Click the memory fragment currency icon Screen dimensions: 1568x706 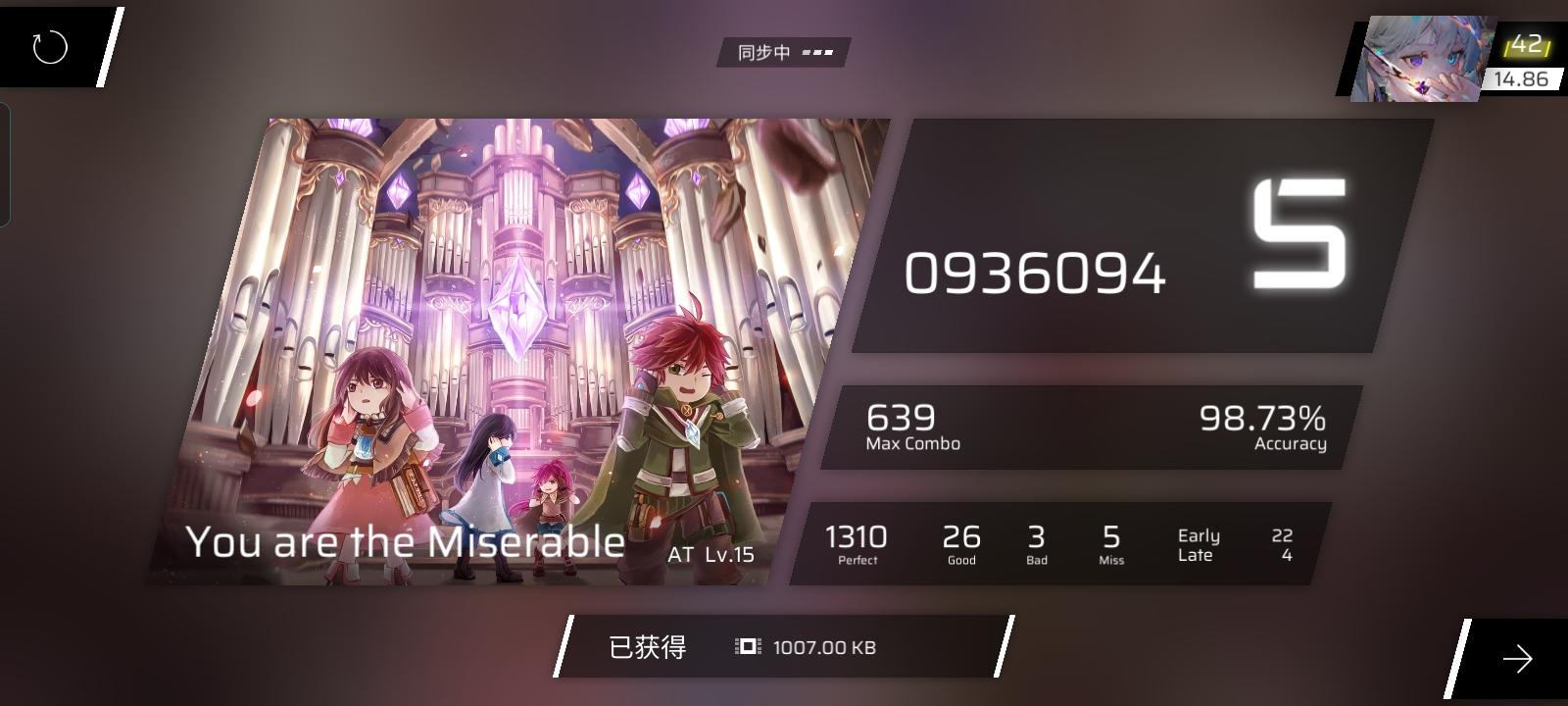(x=745, y=647)
